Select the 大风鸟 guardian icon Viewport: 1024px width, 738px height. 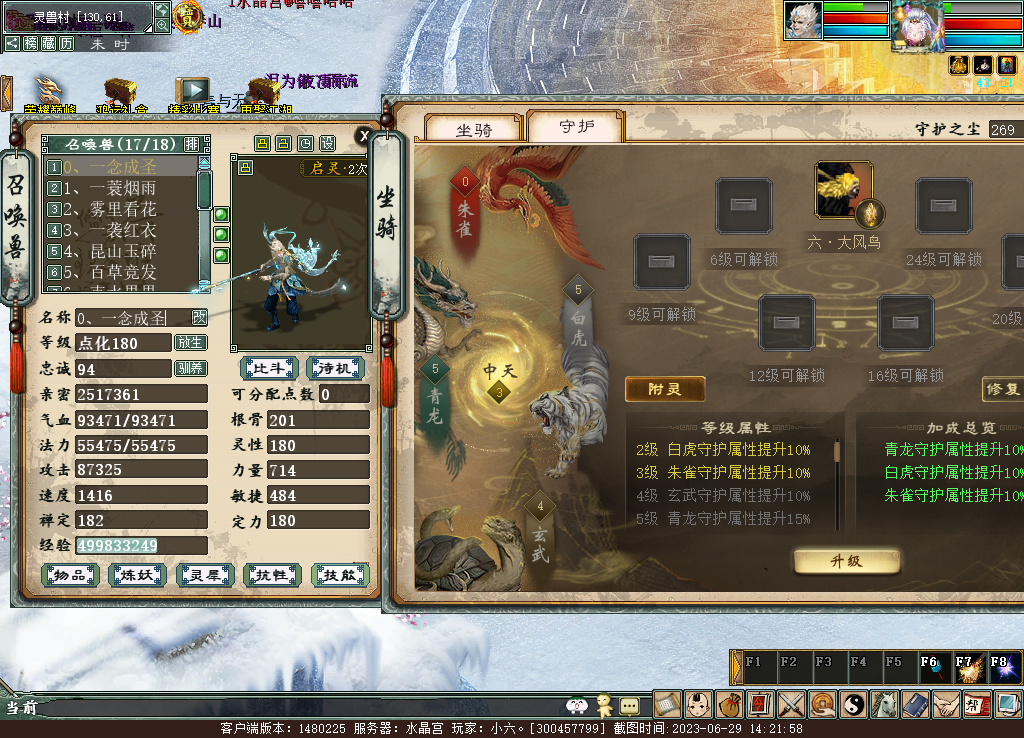(843, 189)
